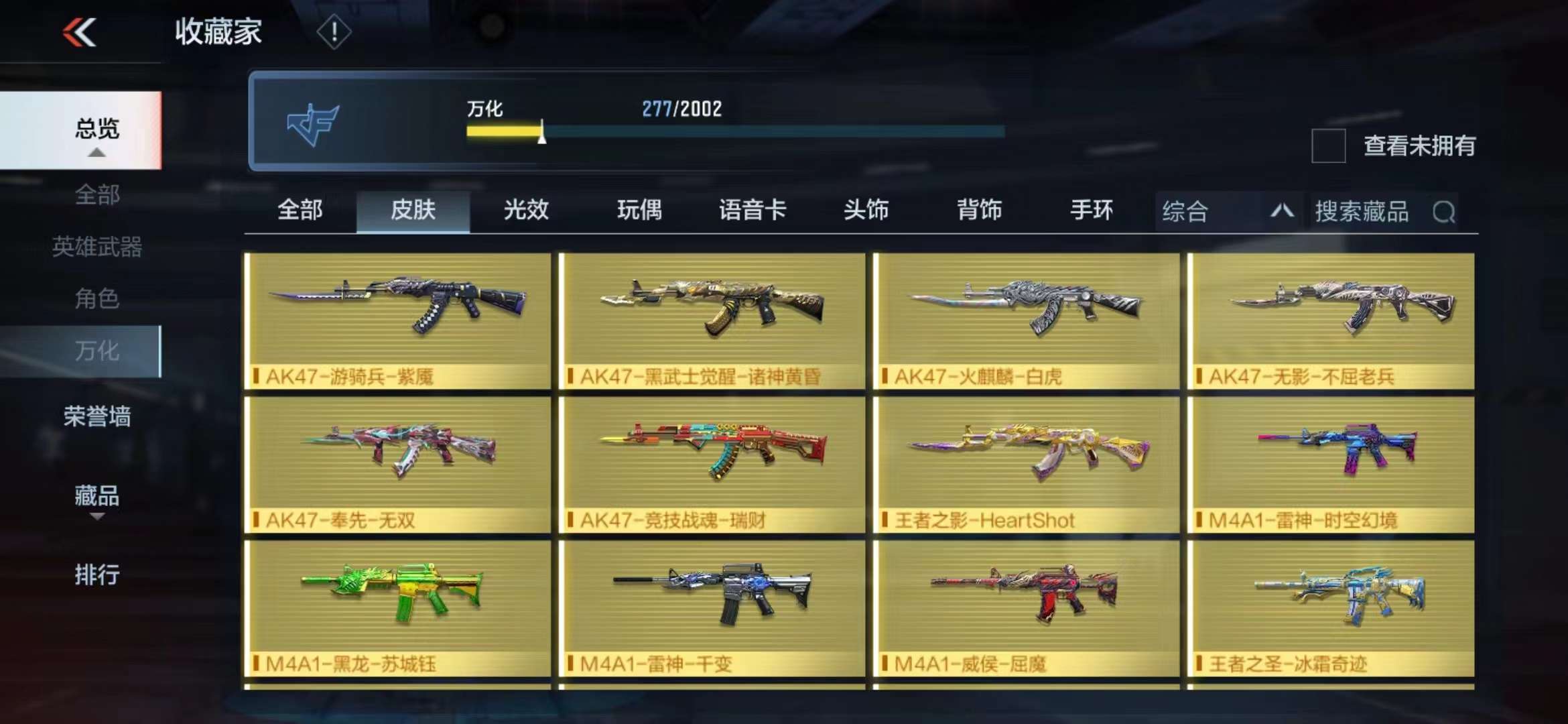Pick the M4A1-黑龙-苏城钰 skin tile

click(x=398, y=608)
